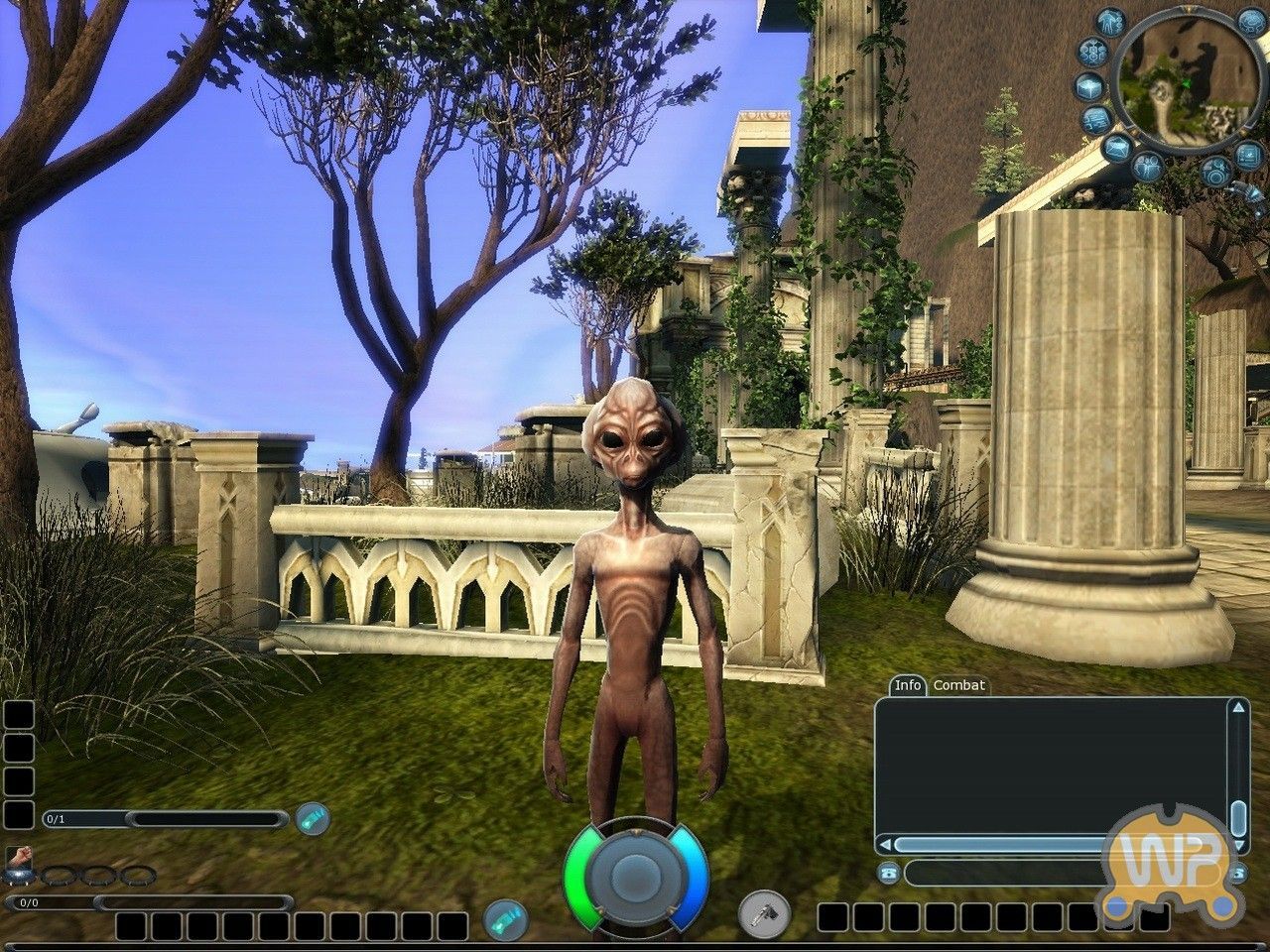Open the mail envelope icon below the minimap
This screenshot has width=1270, height=952.
tap(1117, 148)
